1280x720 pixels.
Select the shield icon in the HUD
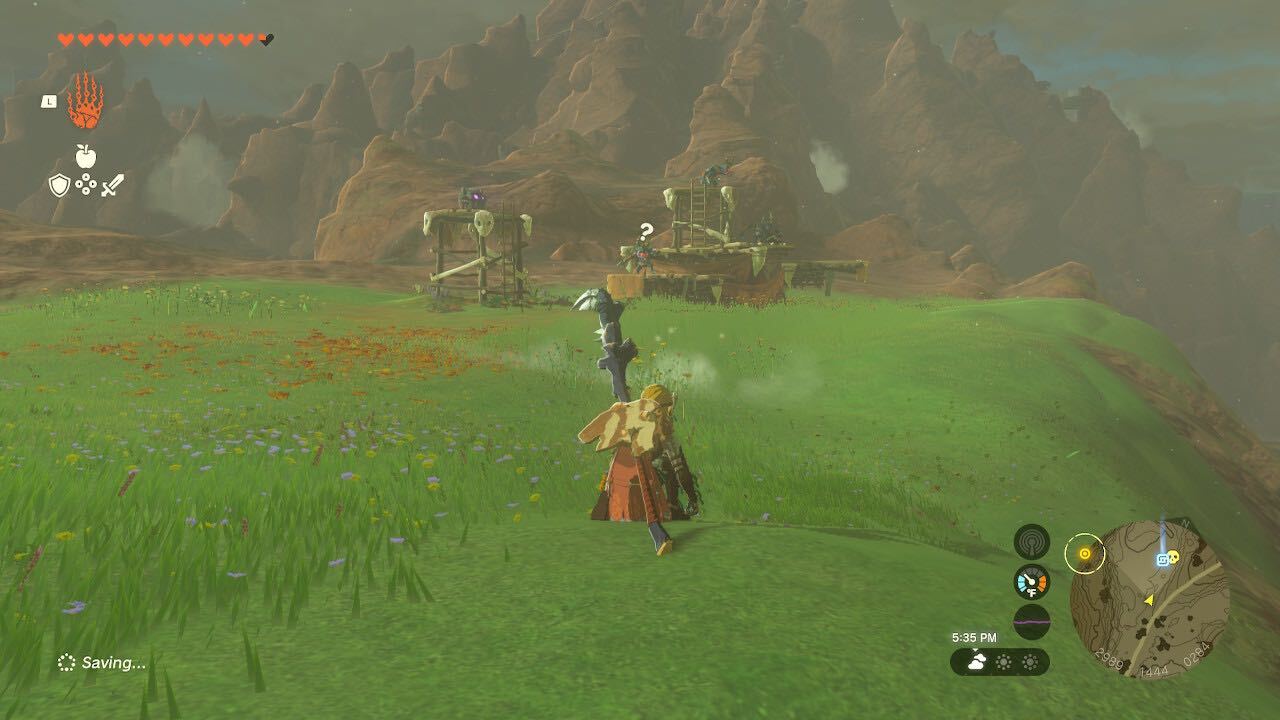click(59, 184)
